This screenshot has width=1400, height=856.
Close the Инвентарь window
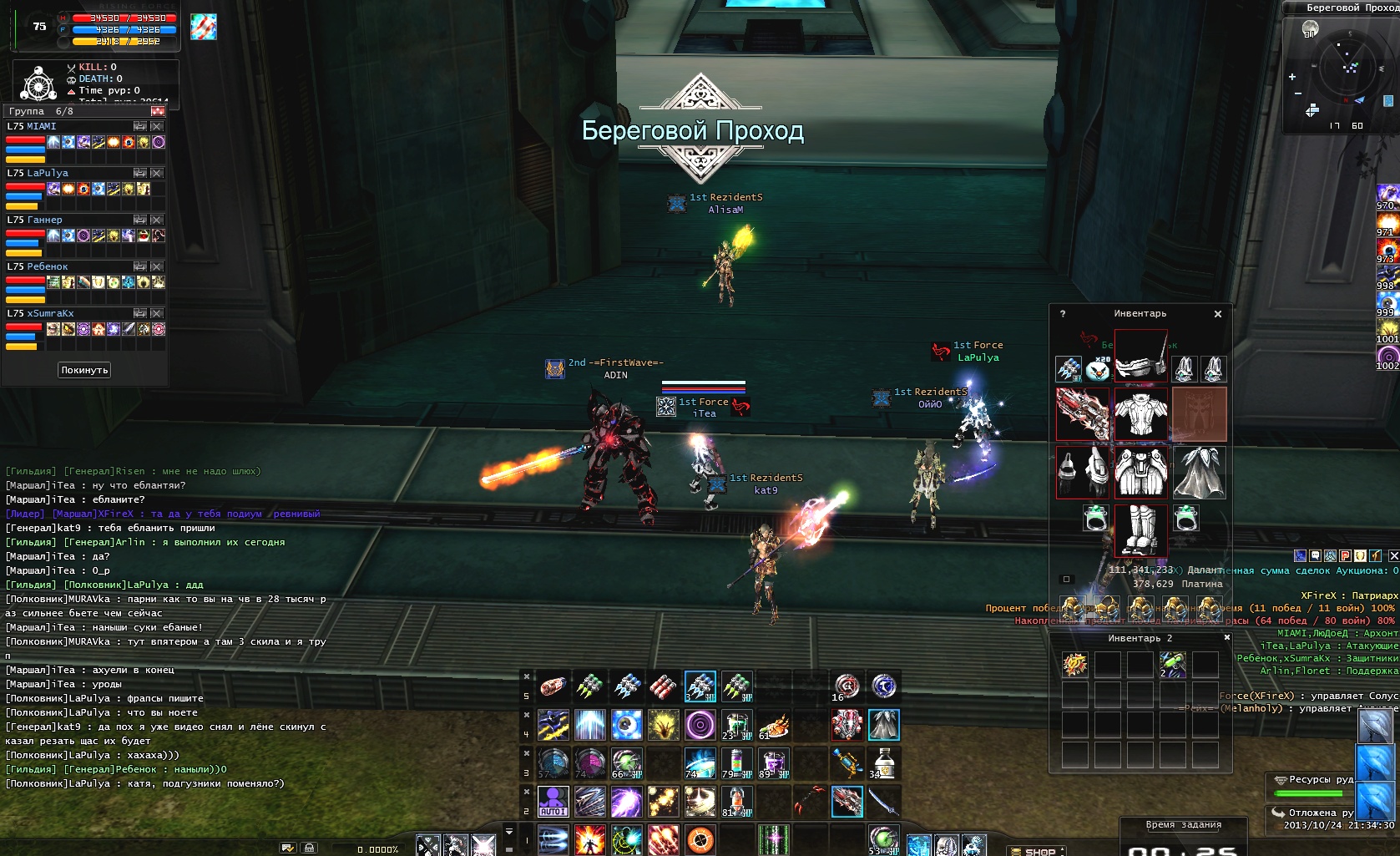1218,314
